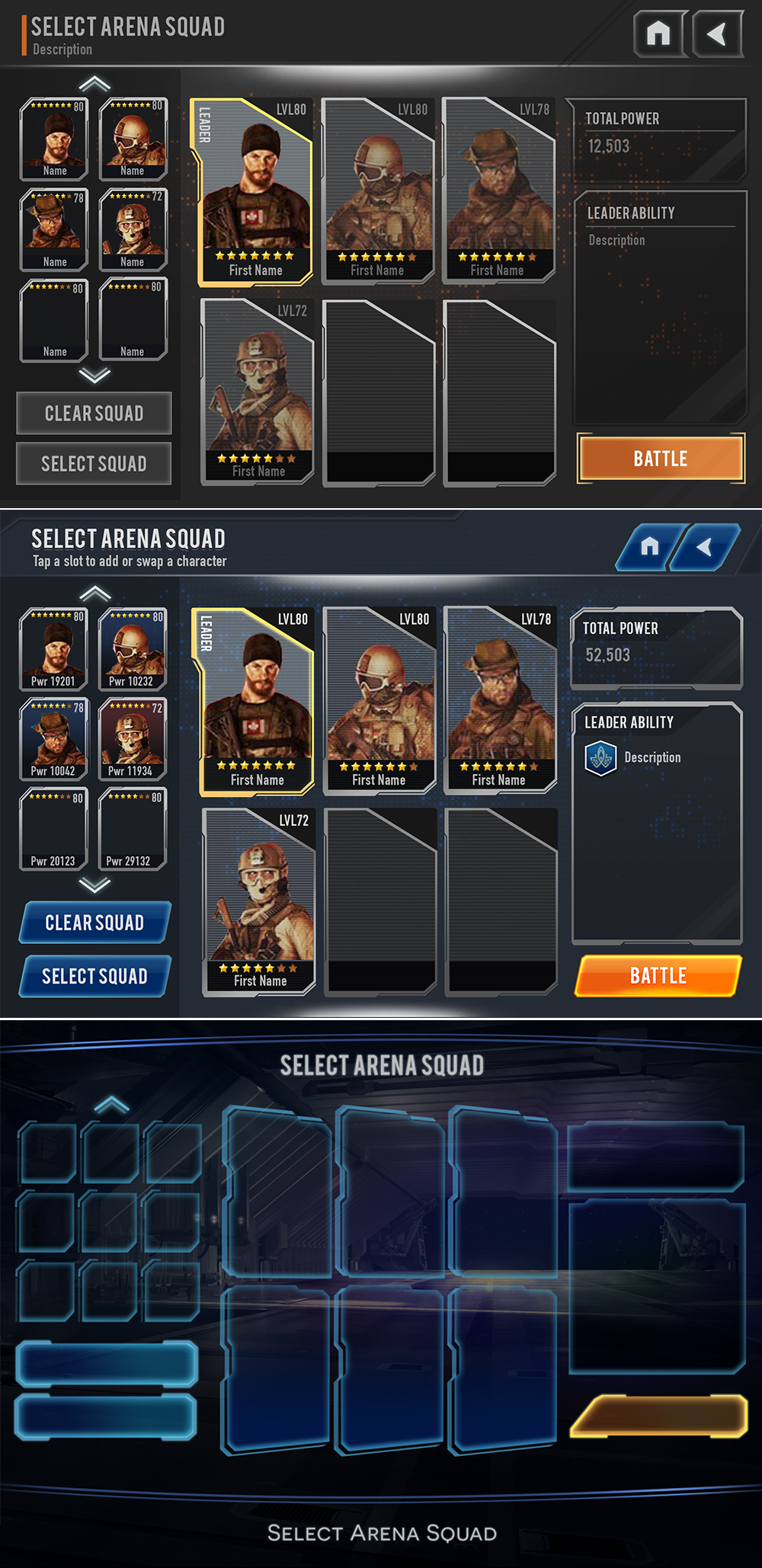Click the blue SELECT SQUAD button
Image resolution: width=762 pixels, height=1568 pixels.
(x=95, y=976)
